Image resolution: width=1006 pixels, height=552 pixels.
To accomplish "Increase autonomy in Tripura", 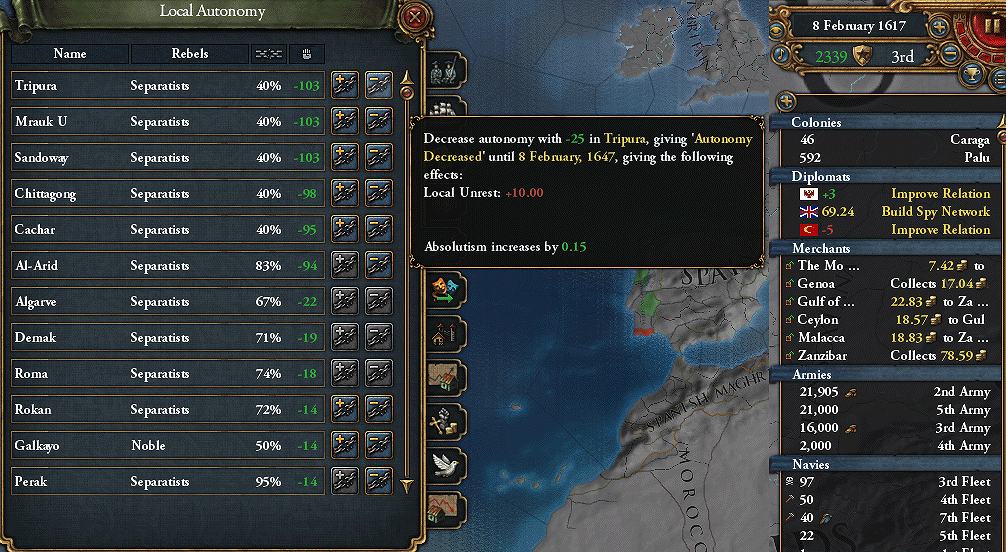I will pyautogui.click(x=344, y=86).
